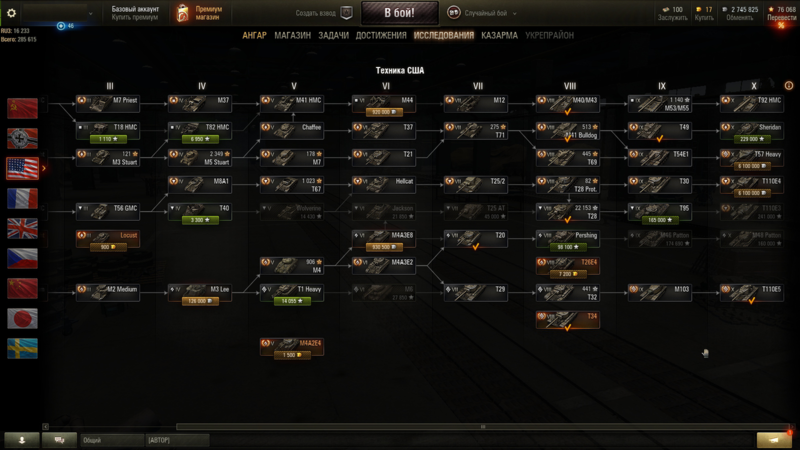Choose the Swedish flag nation
The width and height of the screenshot is (800, 450).
tap(22, 348)
